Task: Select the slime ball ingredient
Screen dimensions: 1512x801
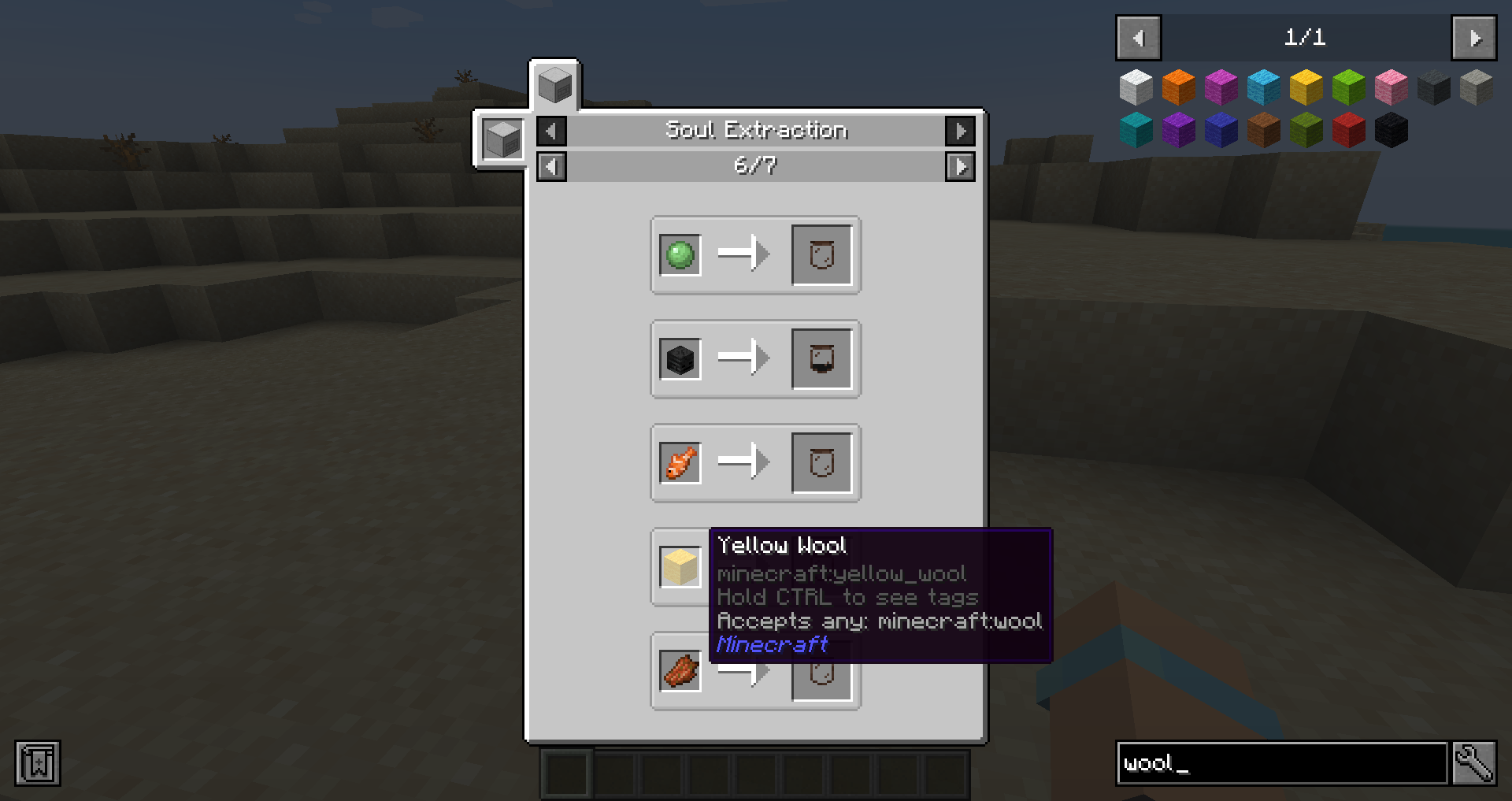Action: pos(679,254)
